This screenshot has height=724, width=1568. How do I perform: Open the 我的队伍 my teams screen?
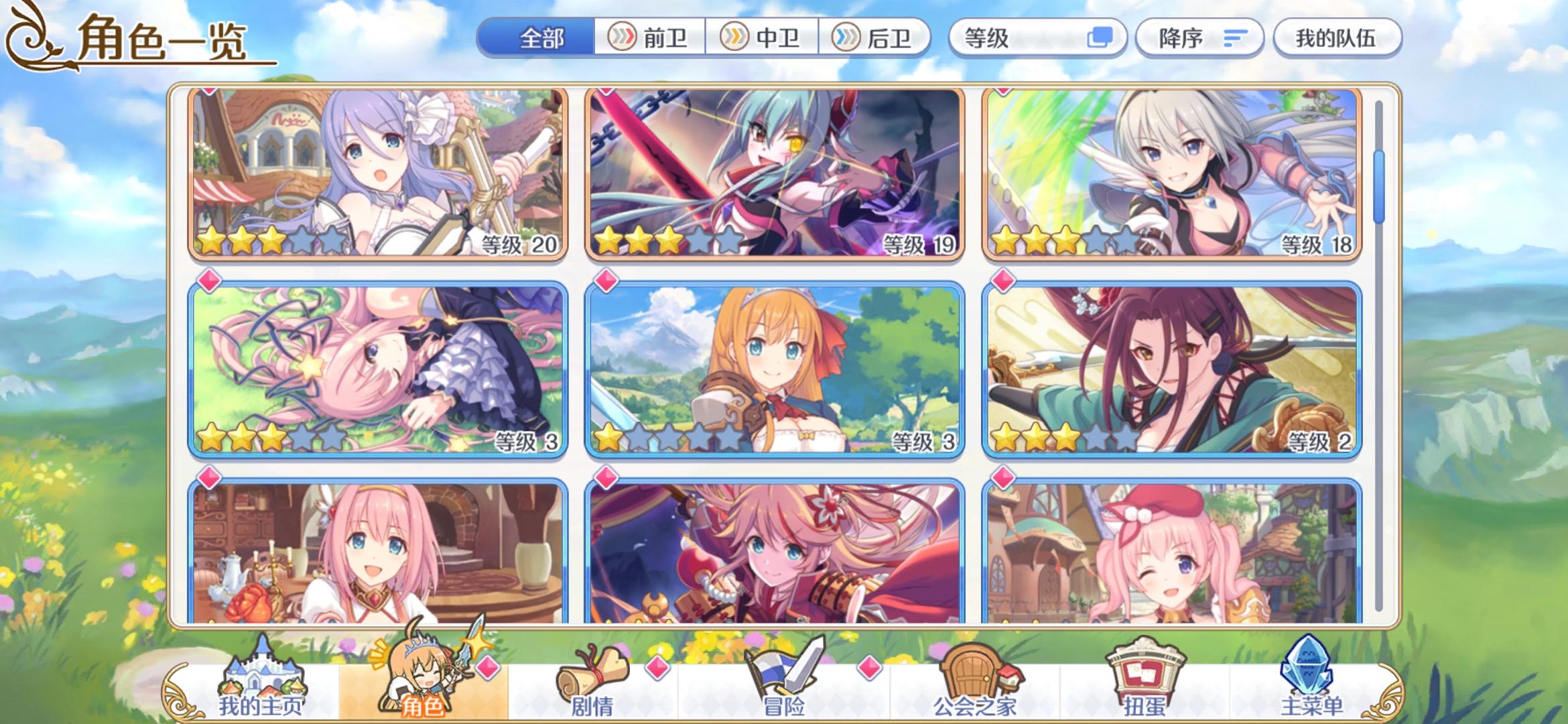[x=1335, y=38]
